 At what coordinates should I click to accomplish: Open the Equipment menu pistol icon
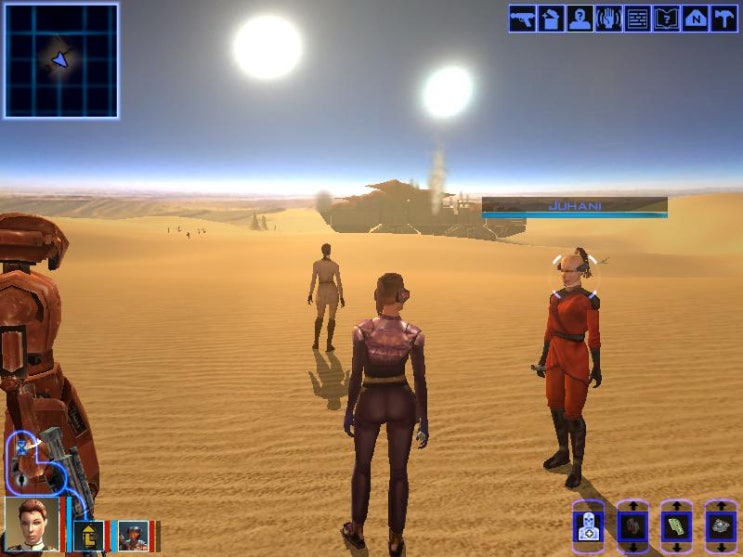522,18
